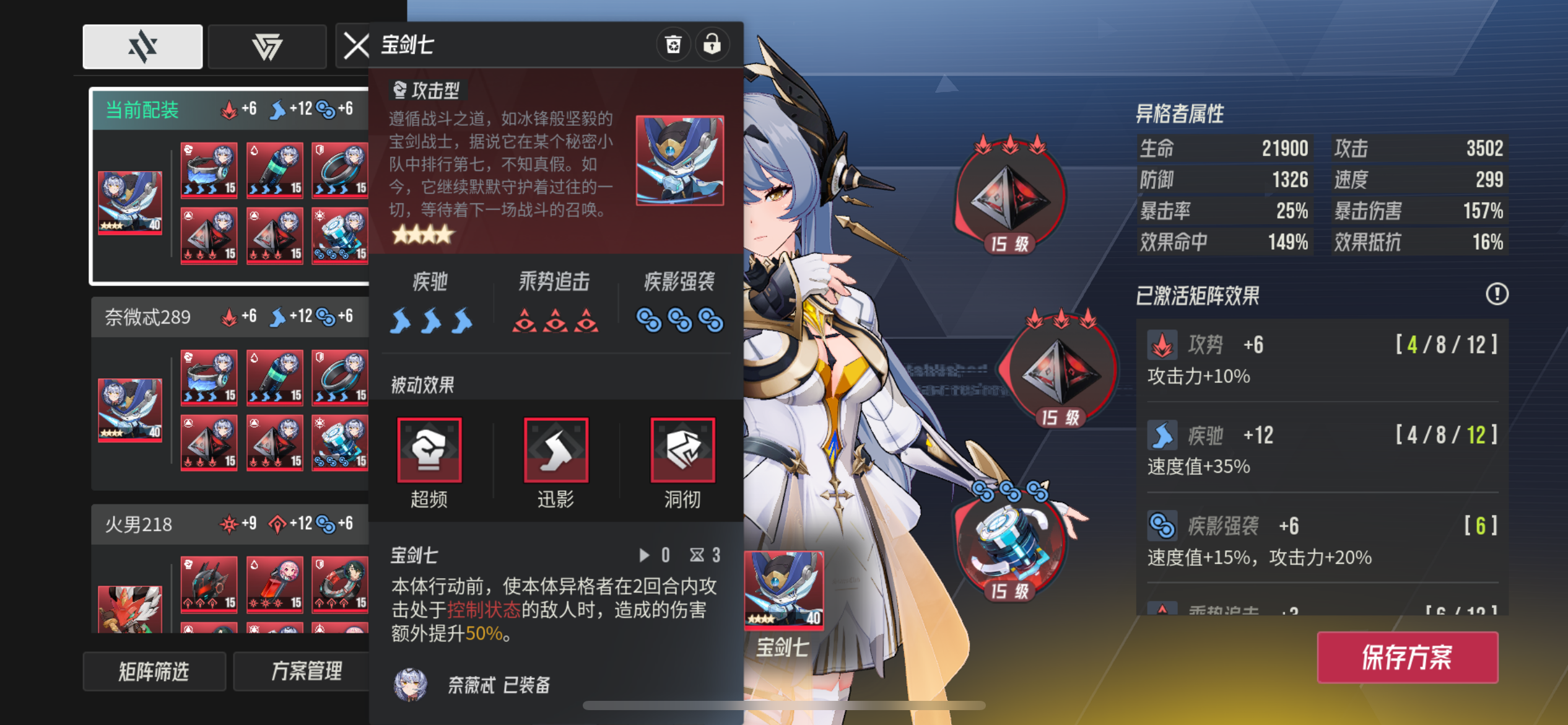The image size is (1568, 725).
Task: Click the red 攻势 matrix effect icon
Action: click(1163, 345)
